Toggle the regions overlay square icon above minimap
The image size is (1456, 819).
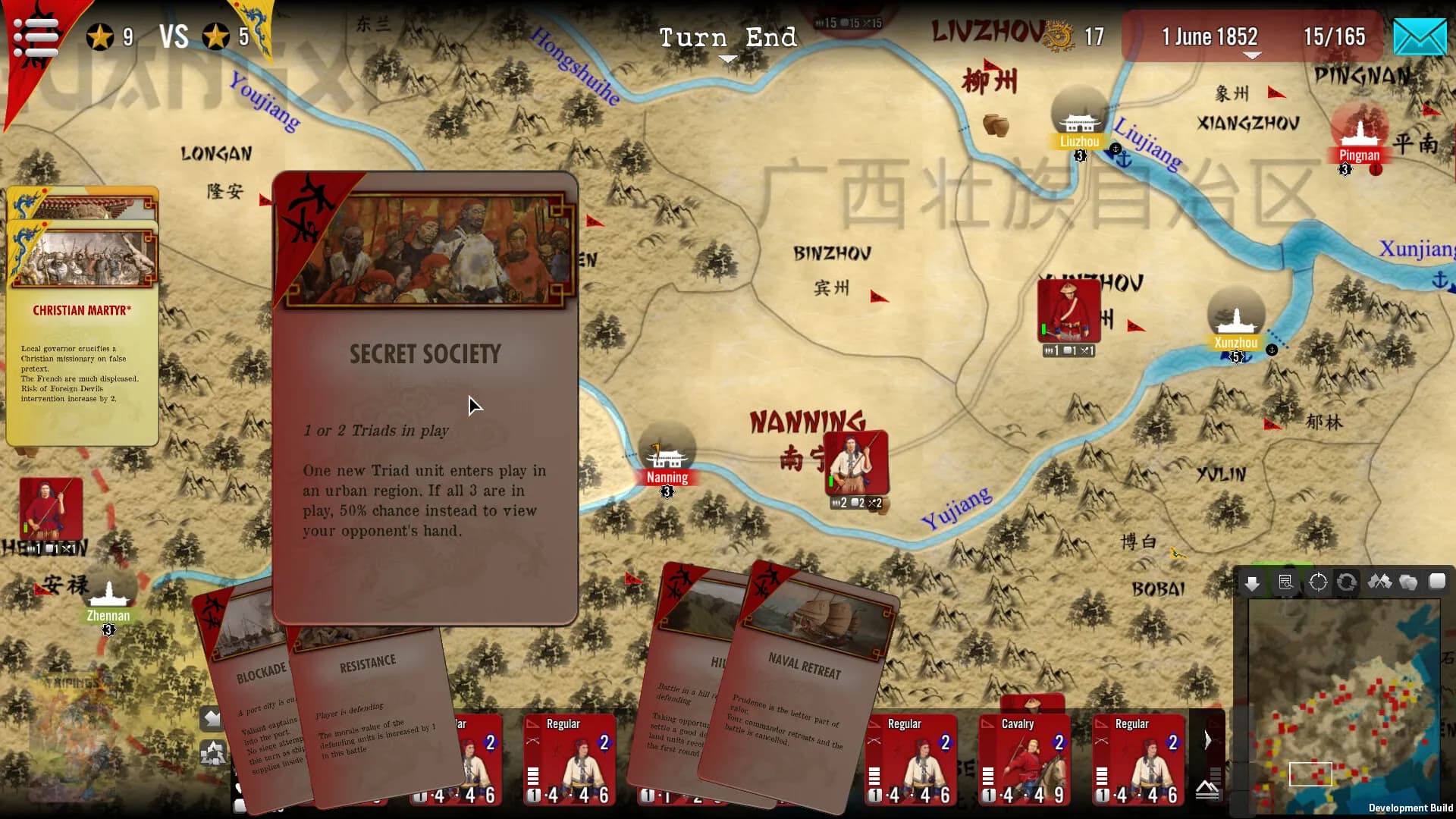pyautogui.click(x=1438, y=582)
